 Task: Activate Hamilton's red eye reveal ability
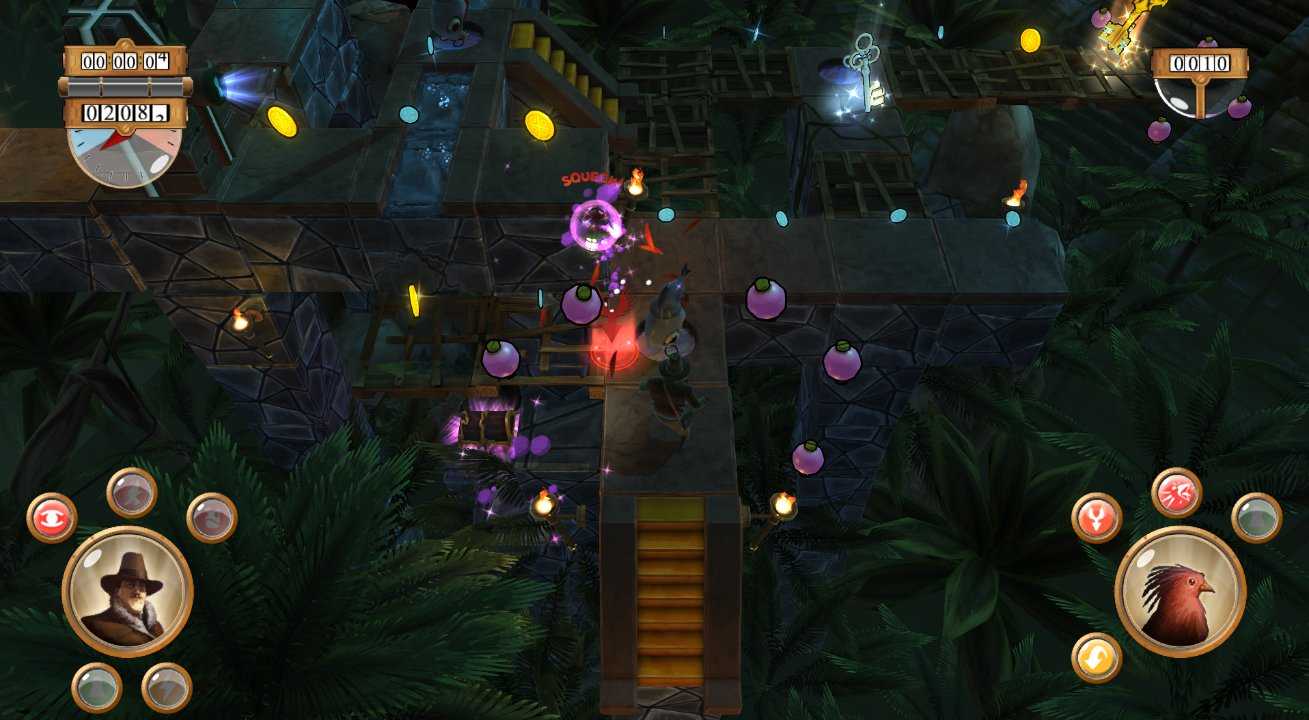click(52, 516)
